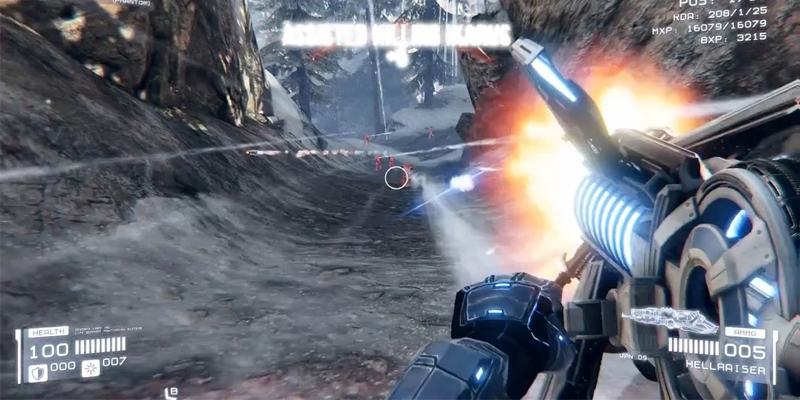Click the shield armor icon
Viewport: 800px width, 400px height.
point(37,371)
